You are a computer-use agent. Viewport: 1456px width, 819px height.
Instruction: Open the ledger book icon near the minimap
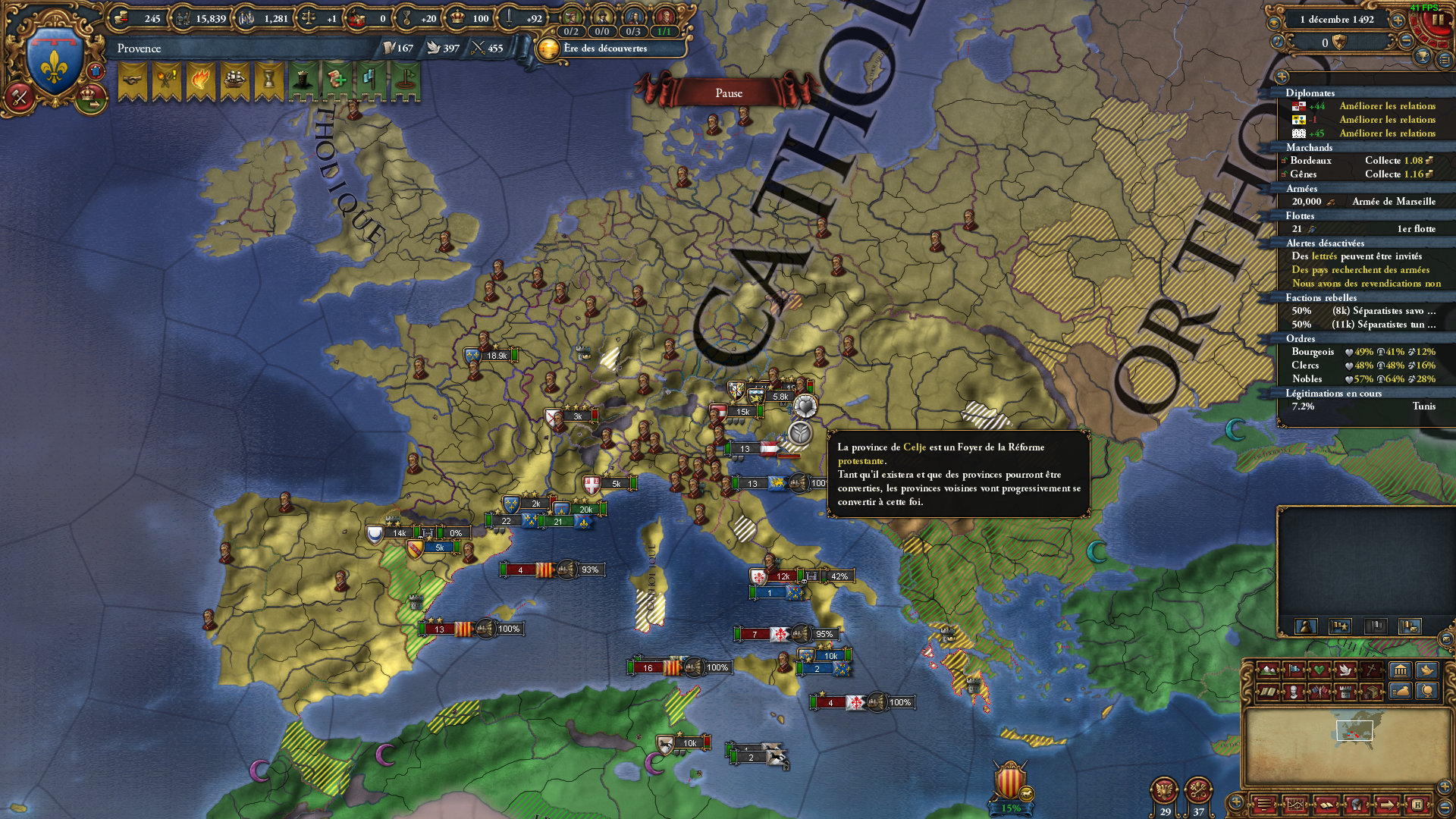(1327, 805)
